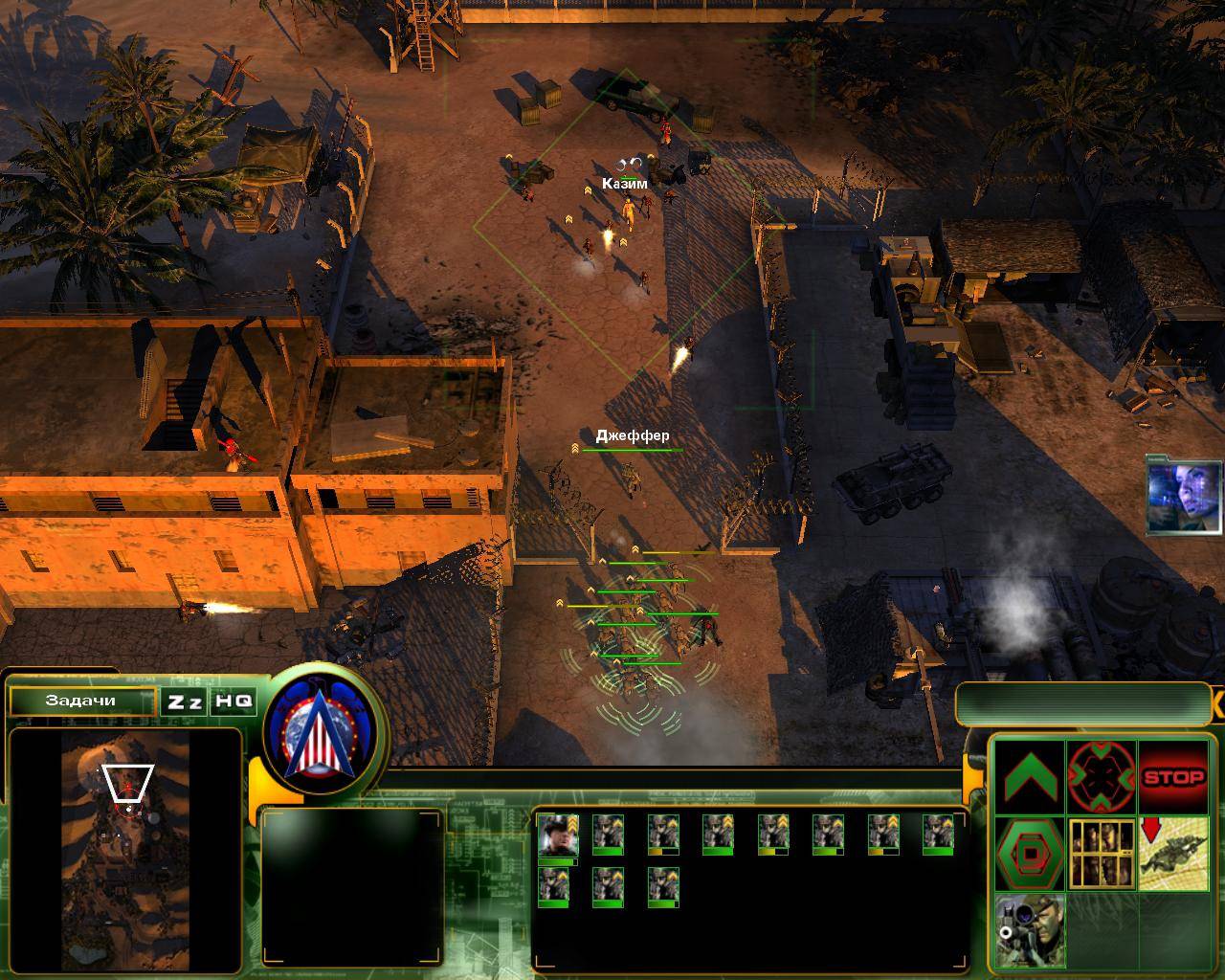Select the HQ button
Image resolution: width=1225 pixels, height=980 pixels.
point(234,701)
